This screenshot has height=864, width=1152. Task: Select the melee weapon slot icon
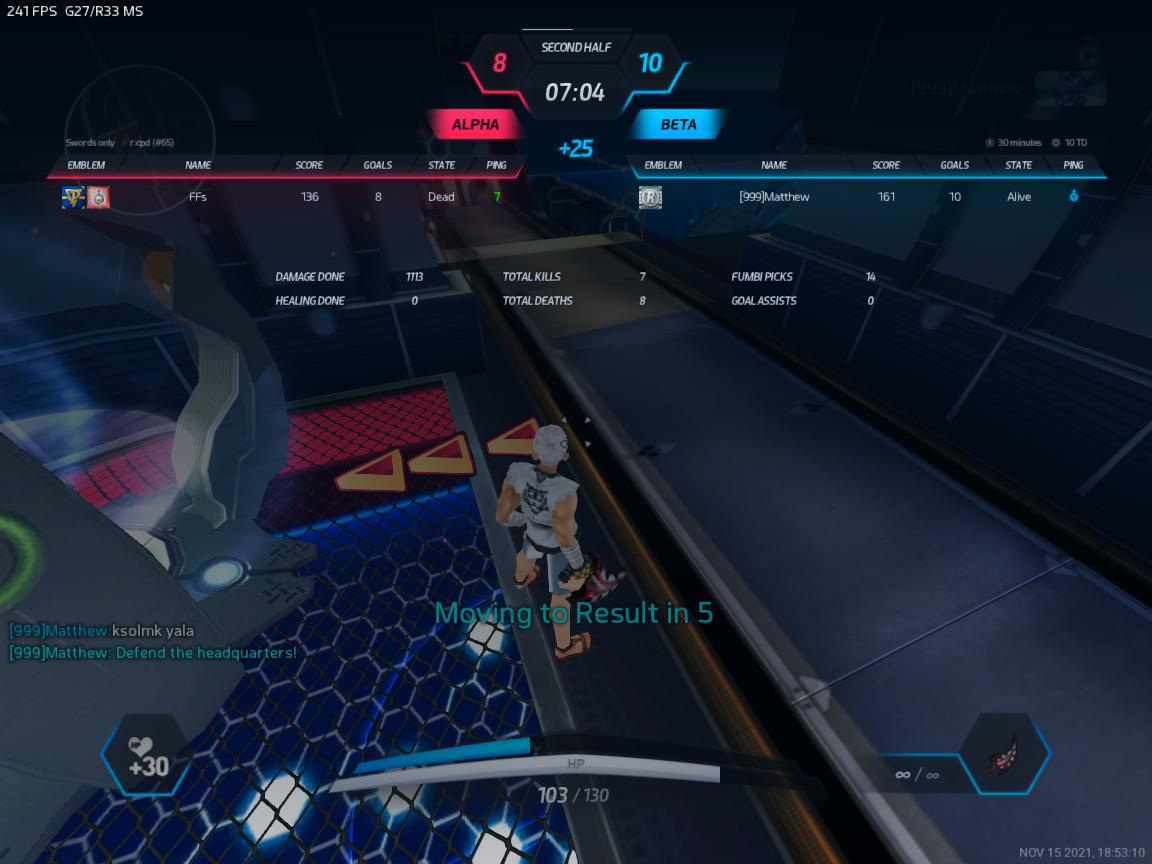pyautogui.click(x=1003, y=755)
